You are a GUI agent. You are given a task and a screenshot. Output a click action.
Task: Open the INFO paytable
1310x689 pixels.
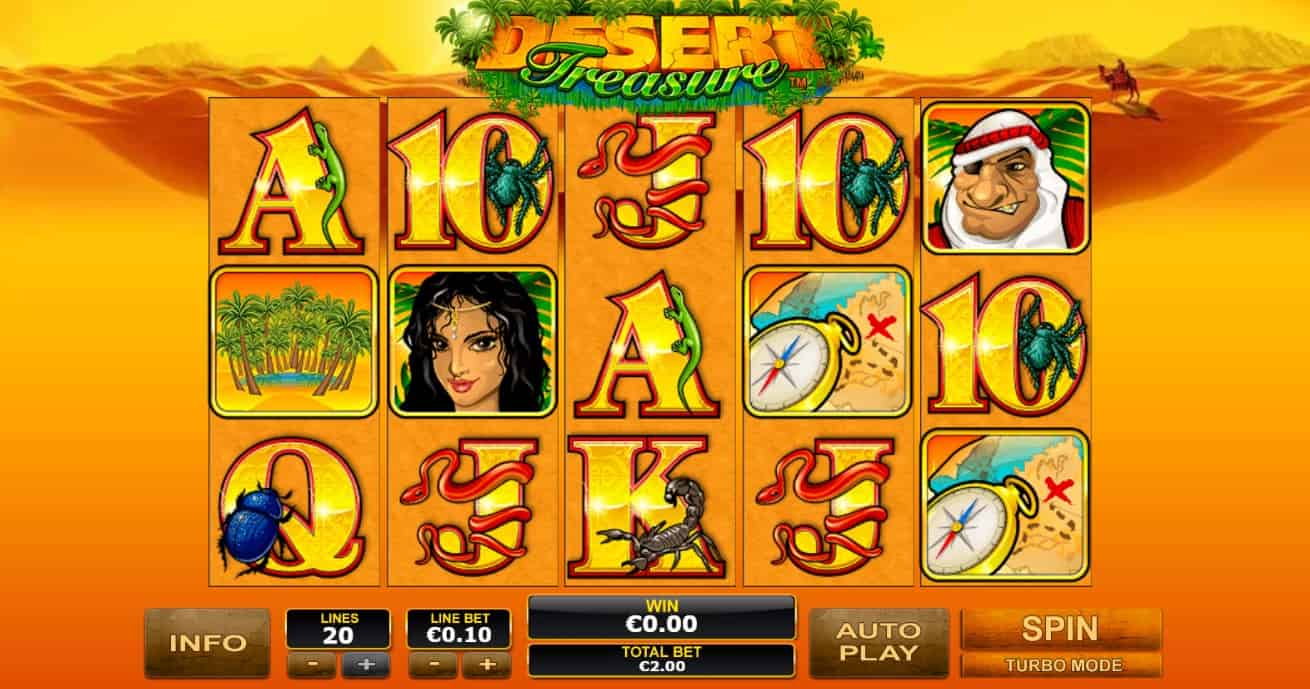(207, 642)
